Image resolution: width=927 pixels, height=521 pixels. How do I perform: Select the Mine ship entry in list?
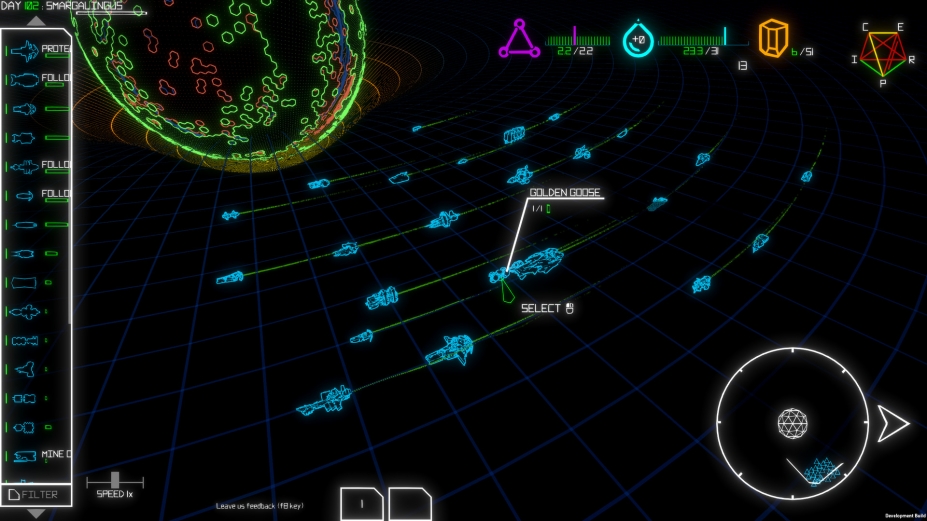(x=38, y=456)
